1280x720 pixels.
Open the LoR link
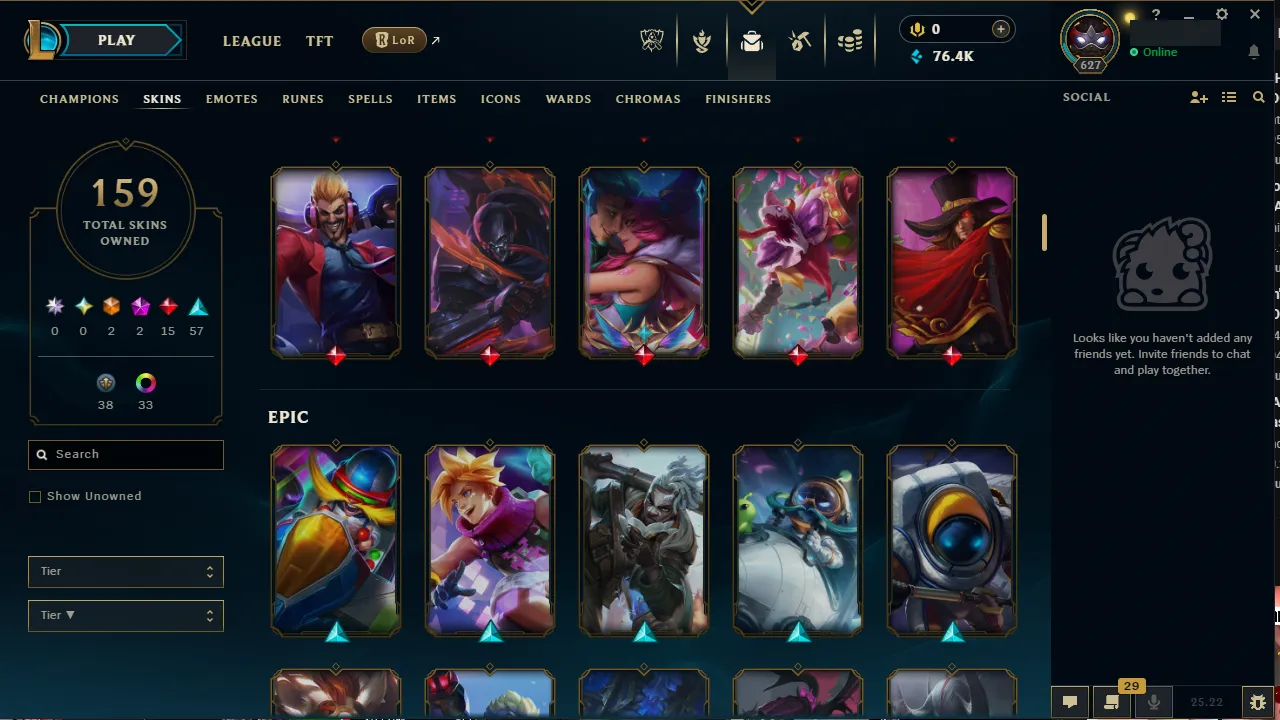coord(395,40)
